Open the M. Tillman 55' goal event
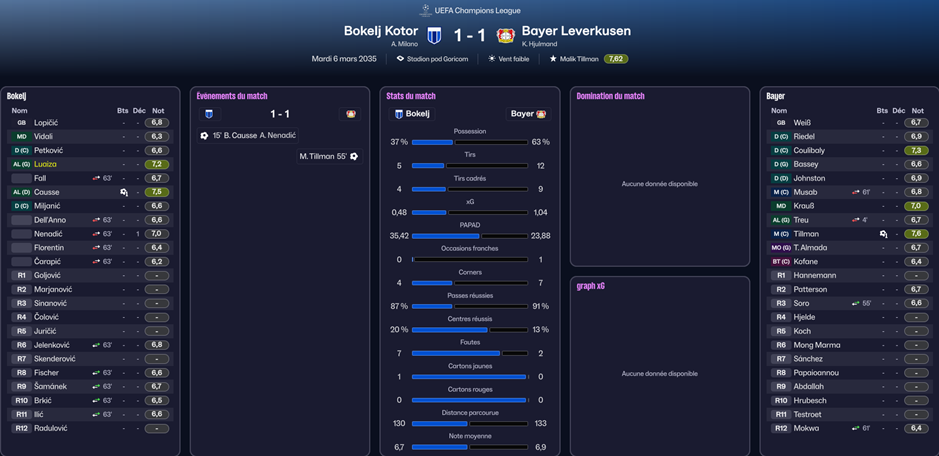 [324, 156]
